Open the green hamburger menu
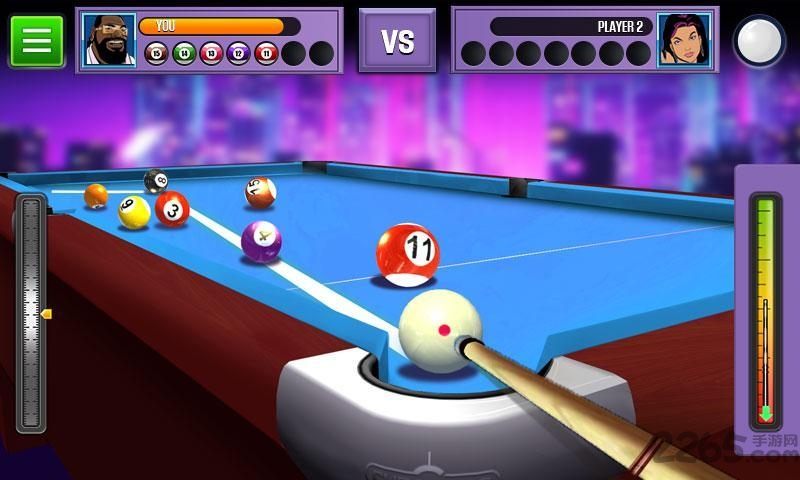This screenshot has width=800, height=480. pyautogui.click(x=36, y=40)
